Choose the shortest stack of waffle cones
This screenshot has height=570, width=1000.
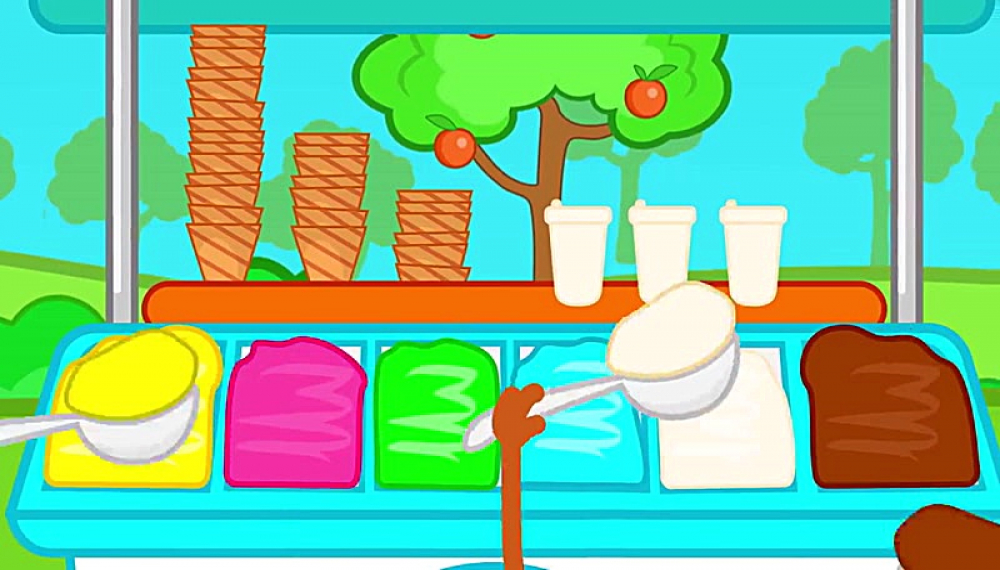click(433, 236)
